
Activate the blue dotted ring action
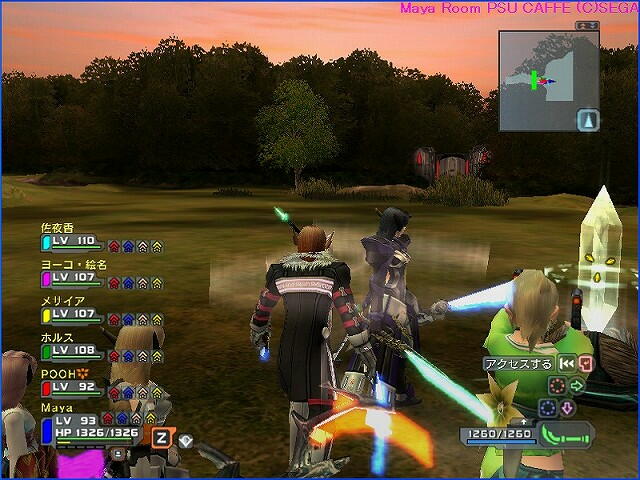(x=547, y=408)
